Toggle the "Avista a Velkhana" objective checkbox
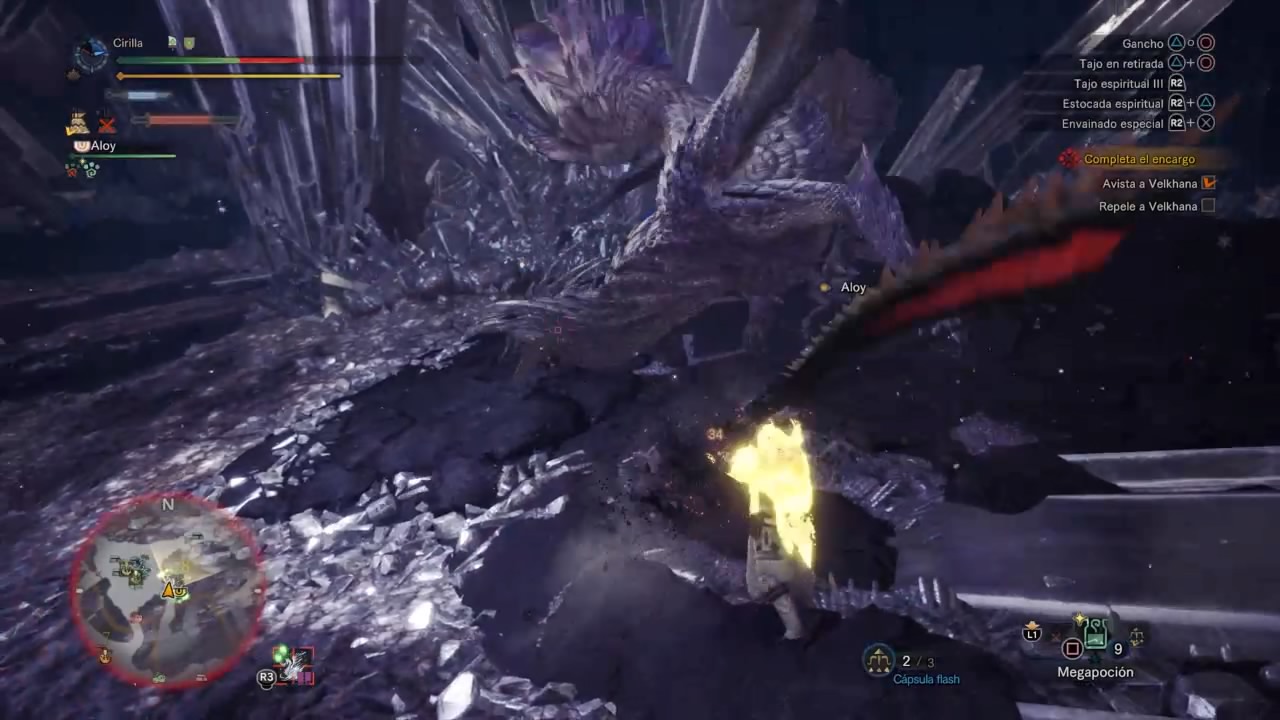Screen dimensions: 1280x720 pos(1208,183)
